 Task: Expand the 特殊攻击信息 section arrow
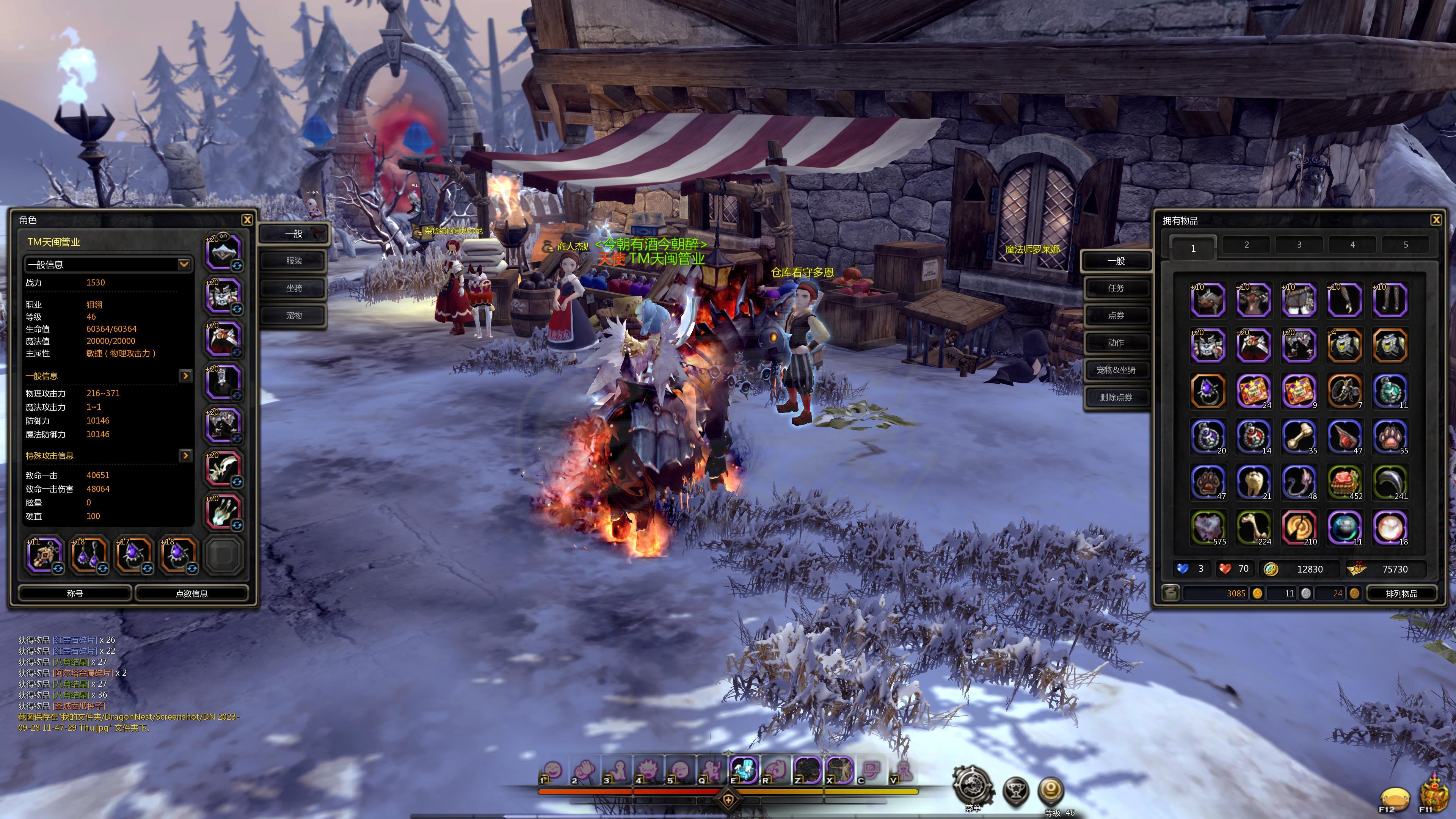click(x=185, y=455)
